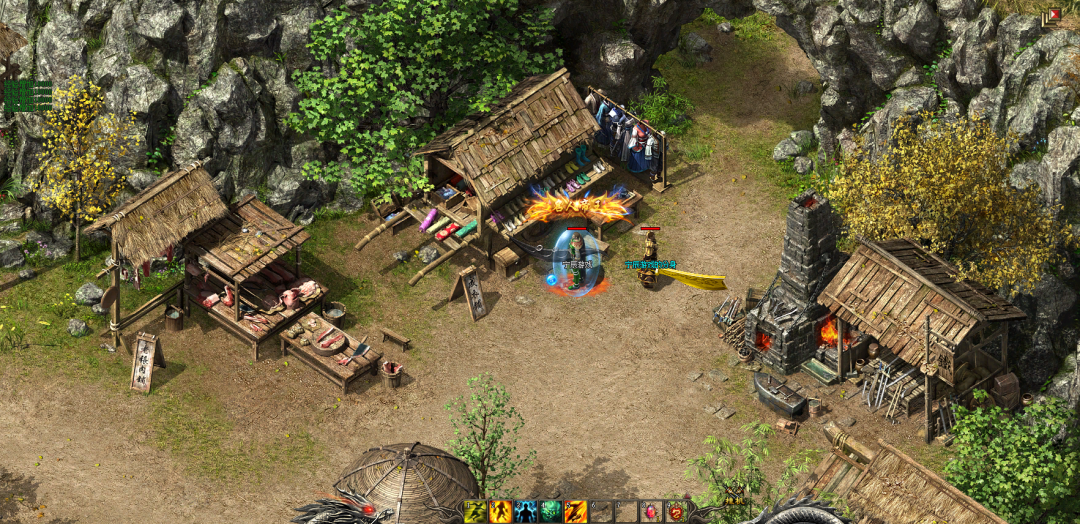1080x524 pixels.
Task: Use the pink gem item in slot 8
Action: point(651,512)
